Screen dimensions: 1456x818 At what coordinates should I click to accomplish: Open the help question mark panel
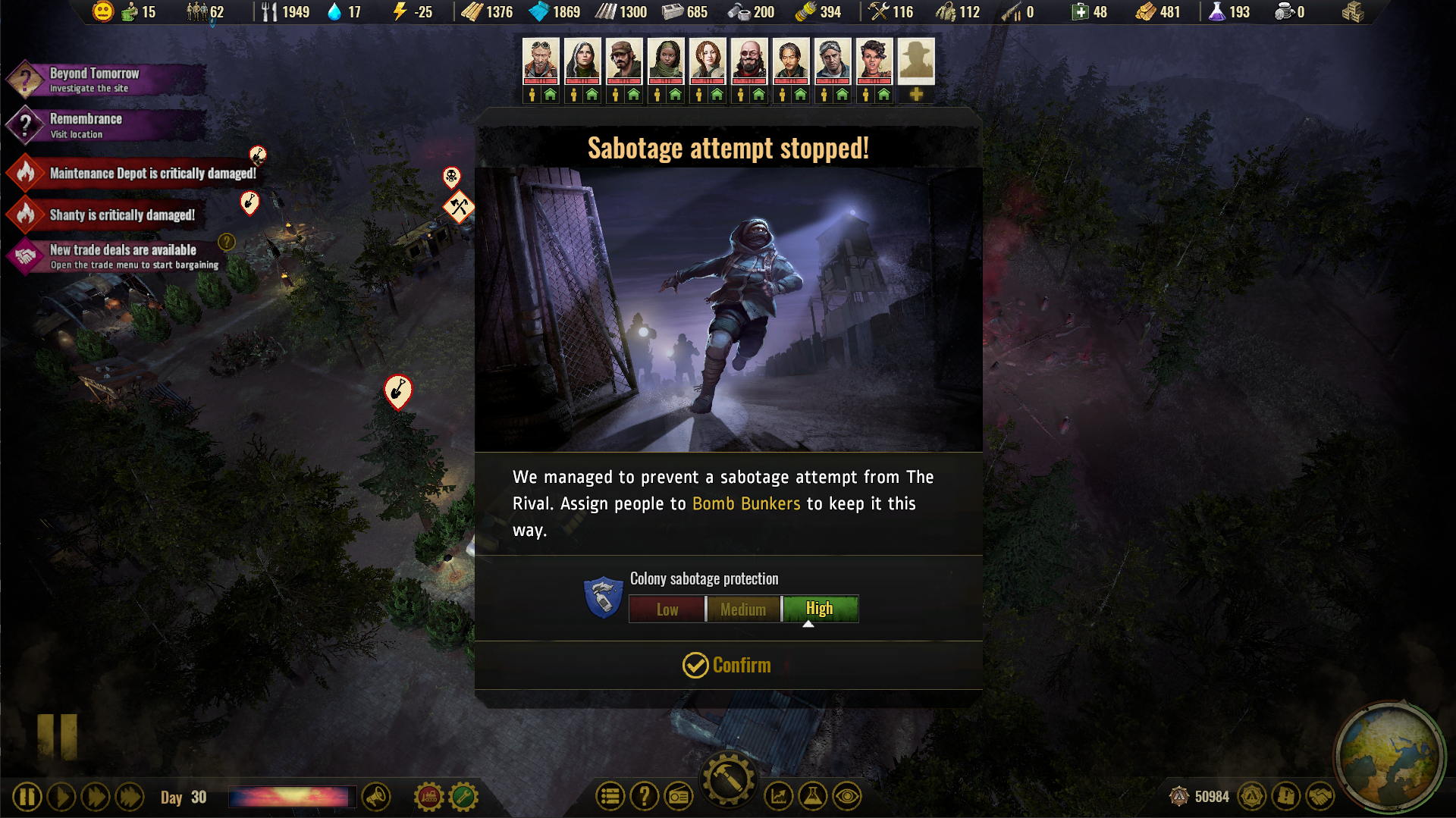click(645, 797)
